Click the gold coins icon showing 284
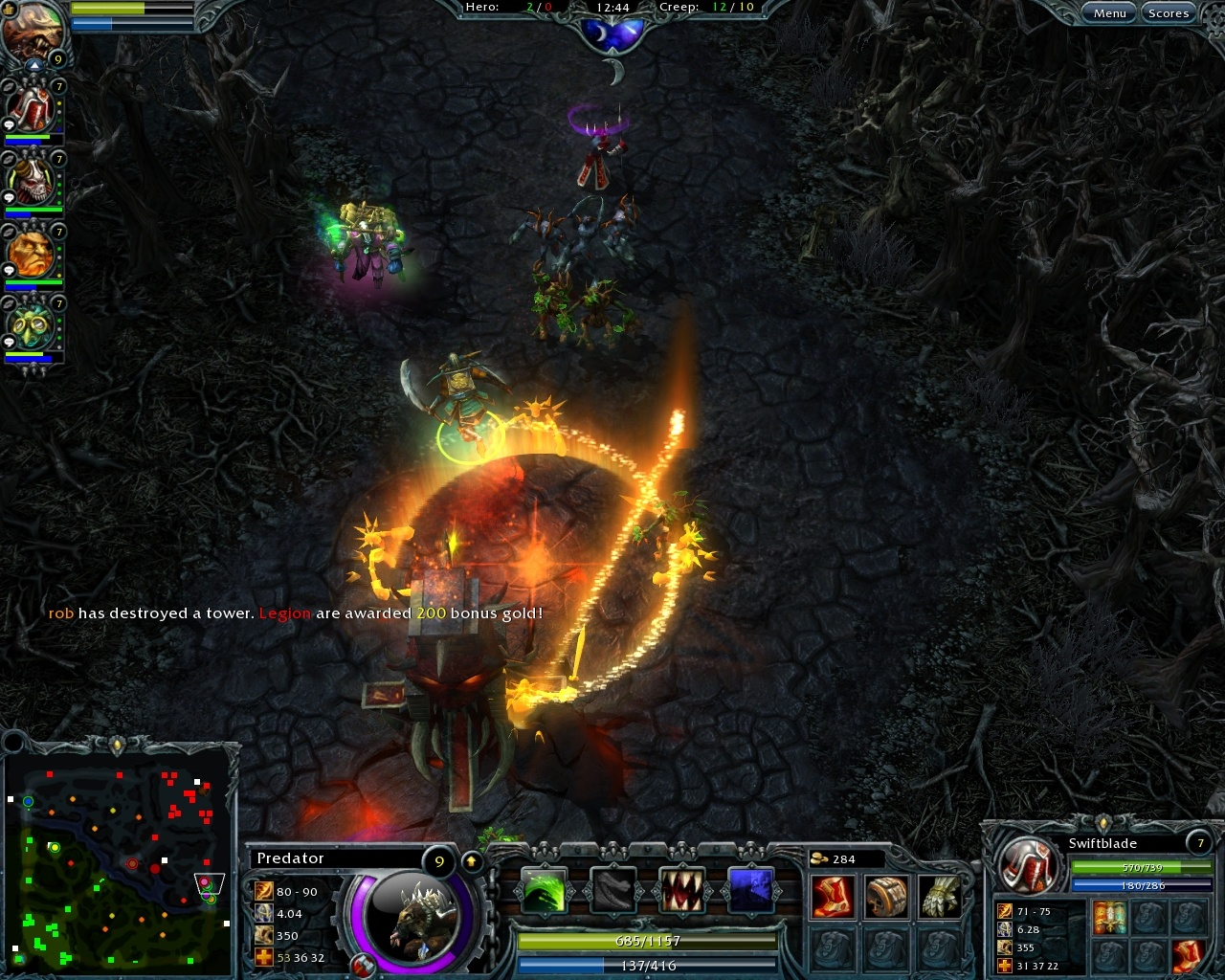 tap(821, 859)
